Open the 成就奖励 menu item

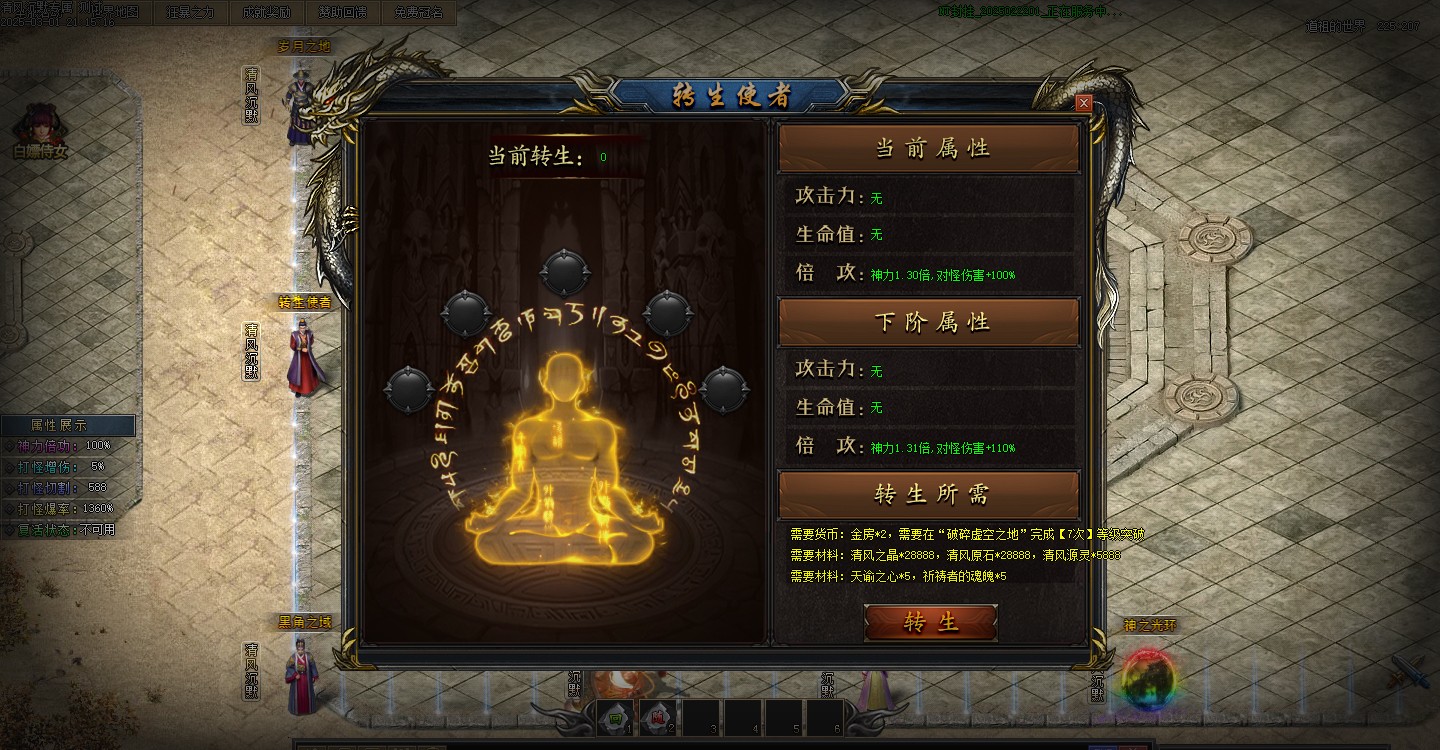tap(266, 15)
